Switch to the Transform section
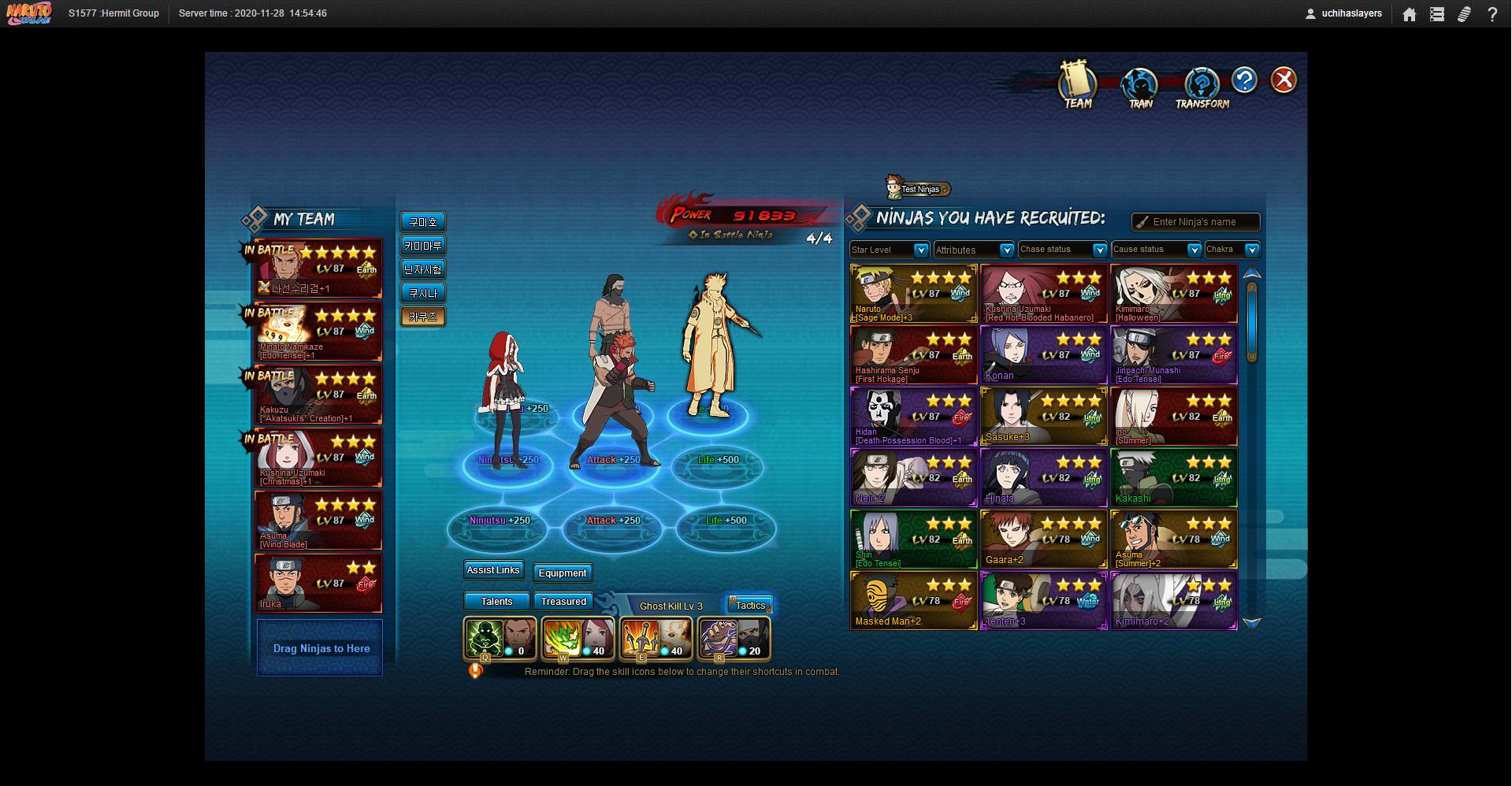This screenshot has height=786, width=1512. 1202,87
